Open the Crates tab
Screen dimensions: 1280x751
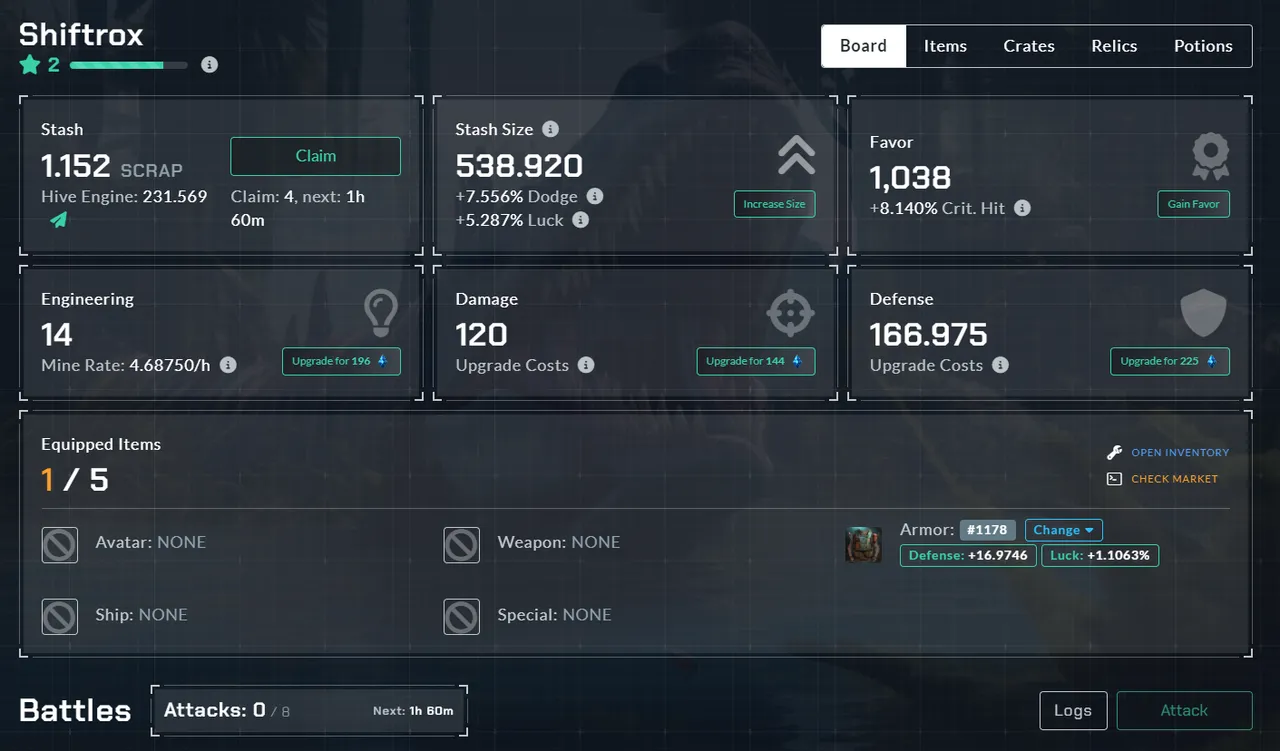1029,46
